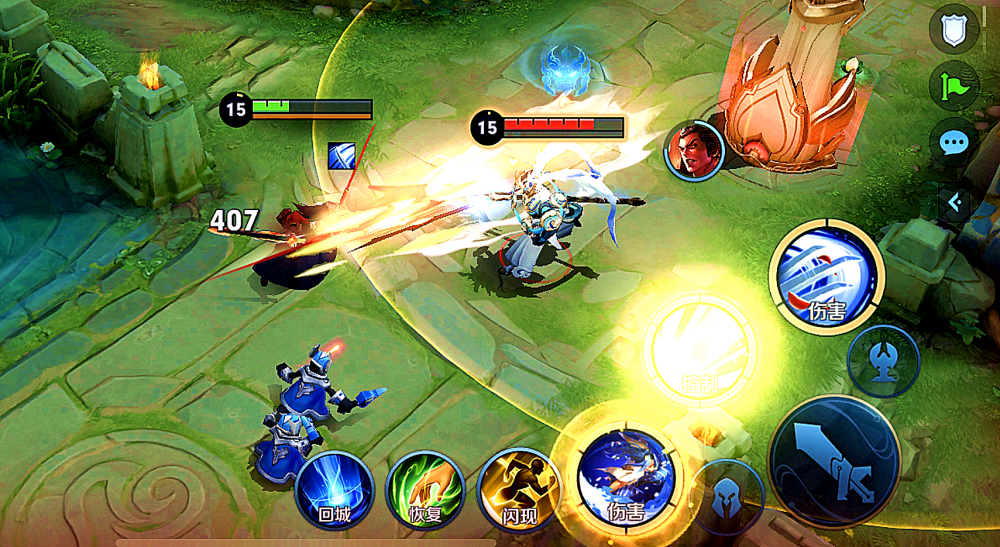Open the quick chat bubble
1000x547 pixels.
coord(954,143)
